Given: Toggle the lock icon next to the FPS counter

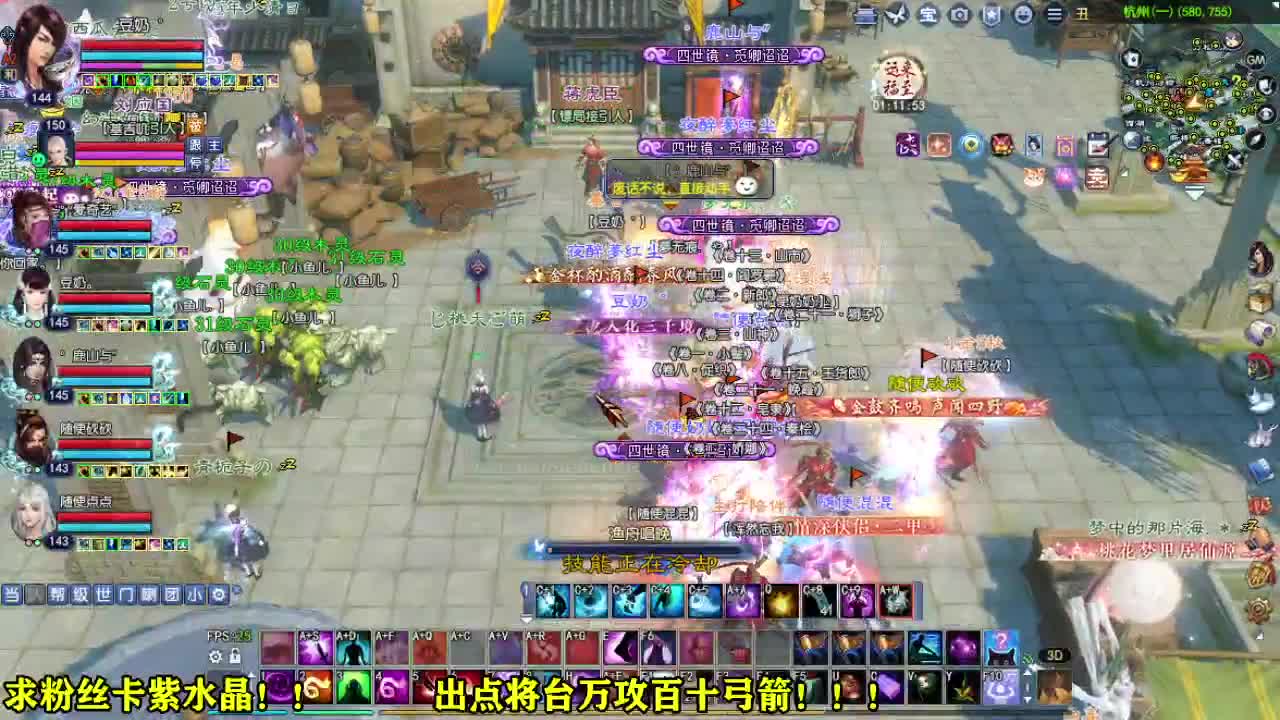Looking at the screenshot, I should pyautogui.click(x=236, y=656).
